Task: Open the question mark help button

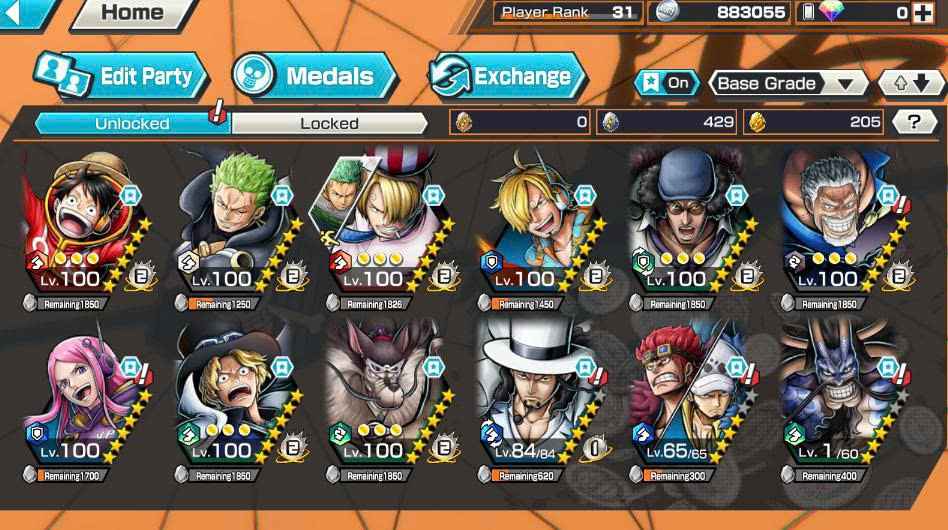Action: [x=913, y=122]
